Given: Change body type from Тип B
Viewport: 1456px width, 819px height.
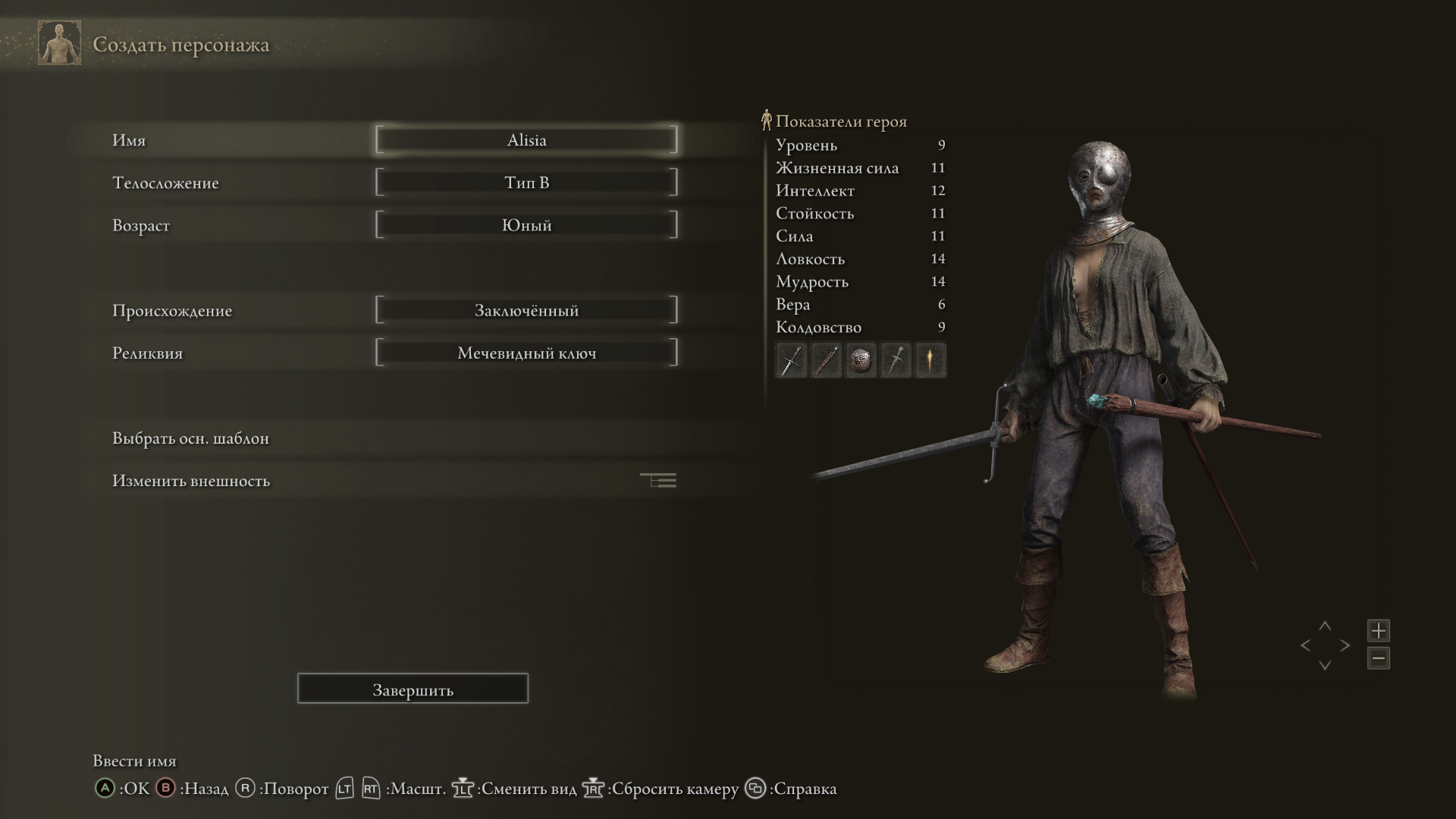Looking at the screenshot, I should point(526,183).
